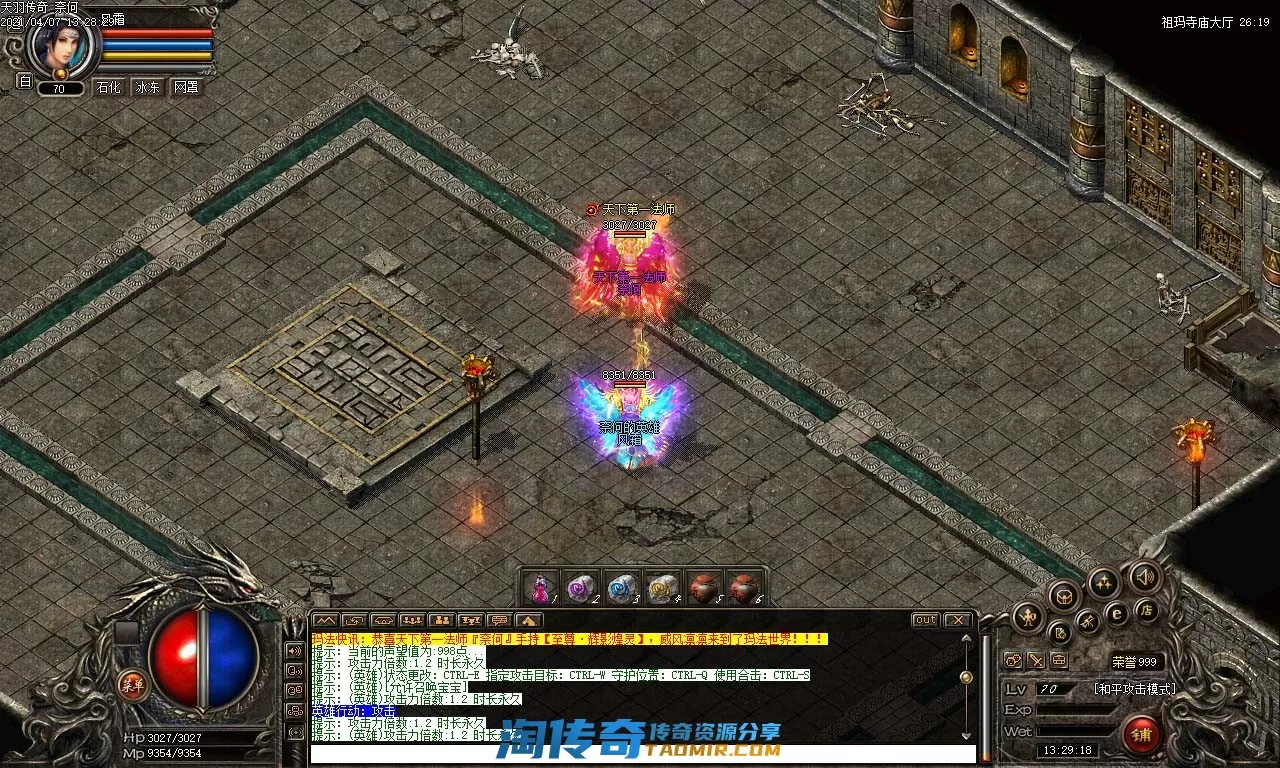Open the bag with the chest icon

click(x=1064, y=596)
